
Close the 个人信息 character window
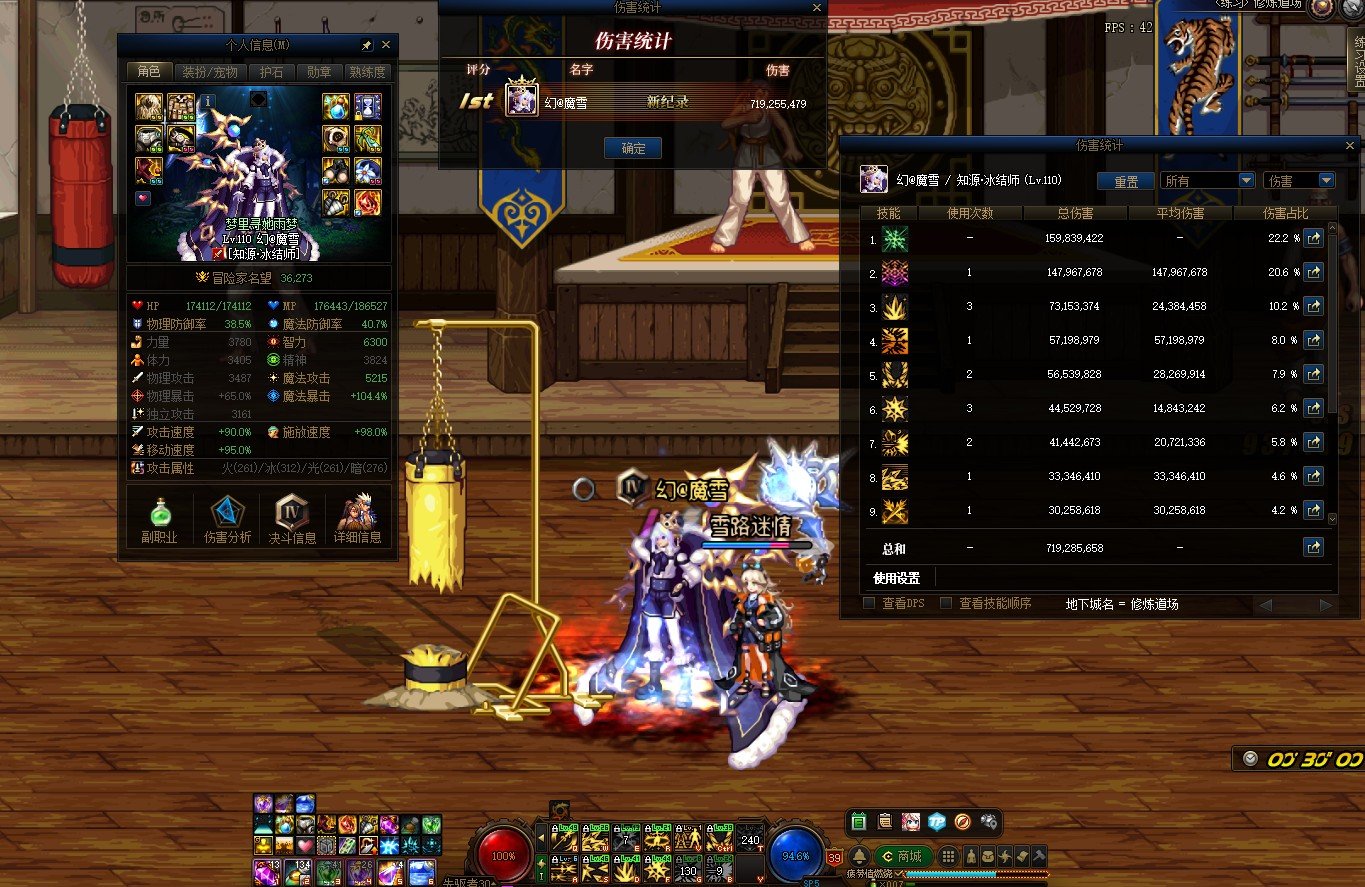(386, 46)
